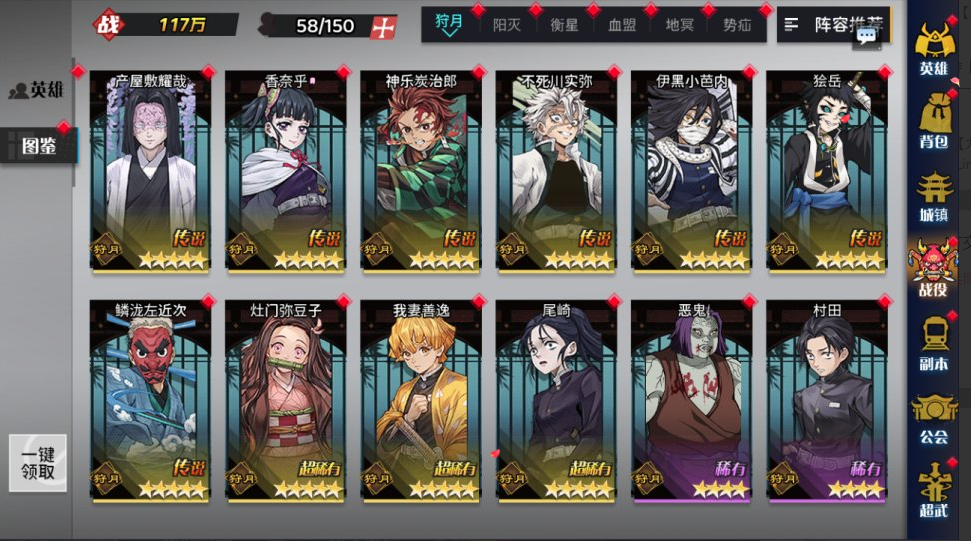Switch to the 衡星 faction tab
Screen dimensions: 971x541
pos(564,25)
